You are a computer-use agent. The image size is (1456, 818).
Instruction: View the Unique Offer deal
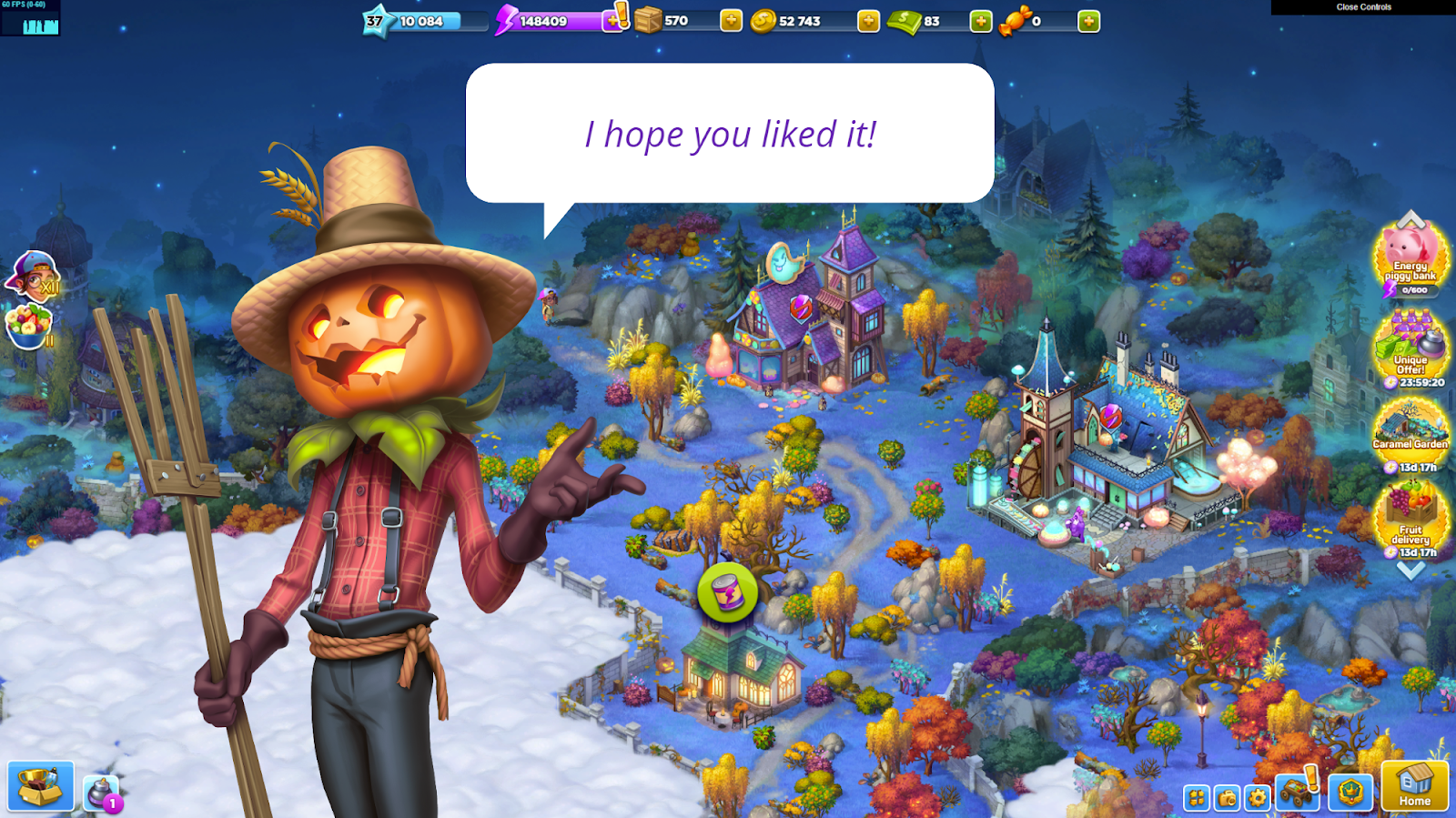coord(1410,350)
